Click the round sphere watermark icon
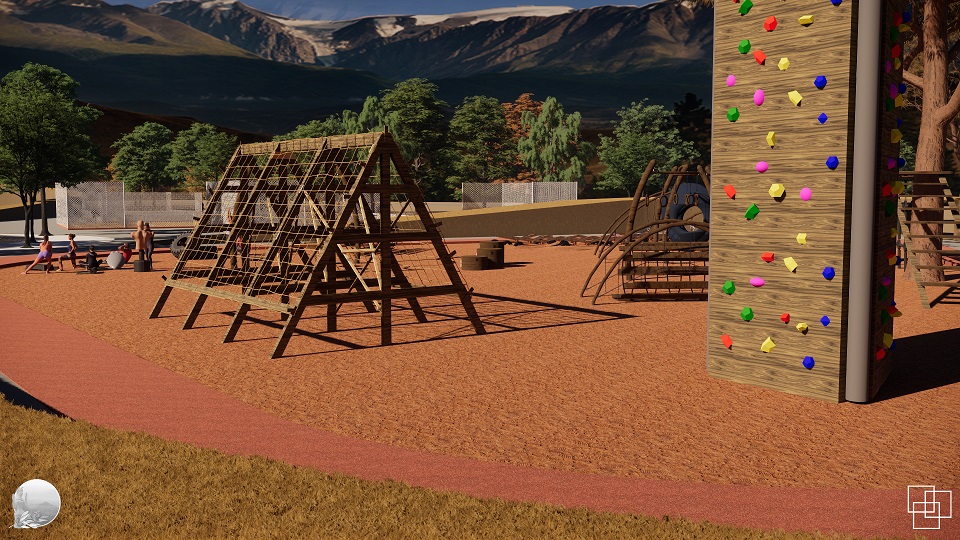The width and height of the screenshot is (960, 540). point(37,503)
